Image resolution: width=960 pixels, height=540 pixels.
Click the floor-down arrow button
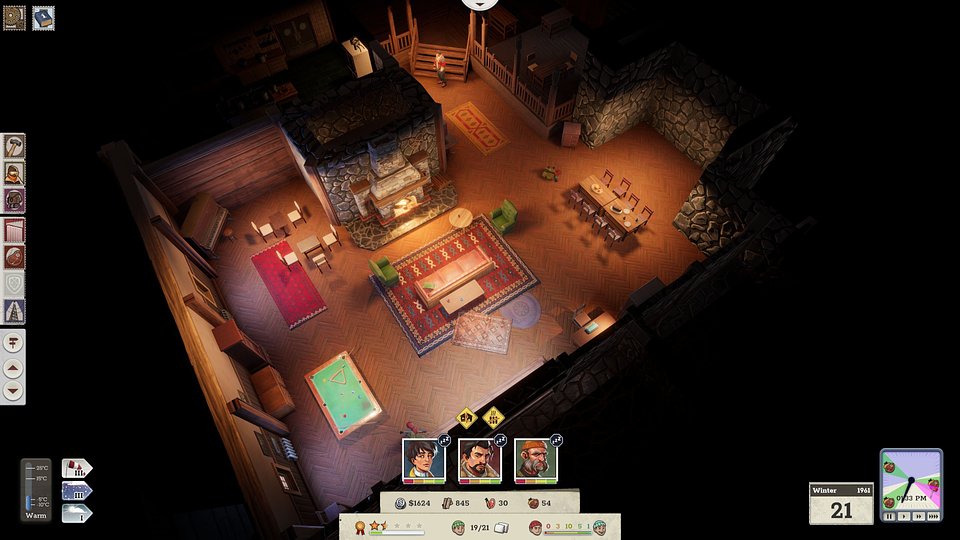pyautogui.click(x=14, y=390)
